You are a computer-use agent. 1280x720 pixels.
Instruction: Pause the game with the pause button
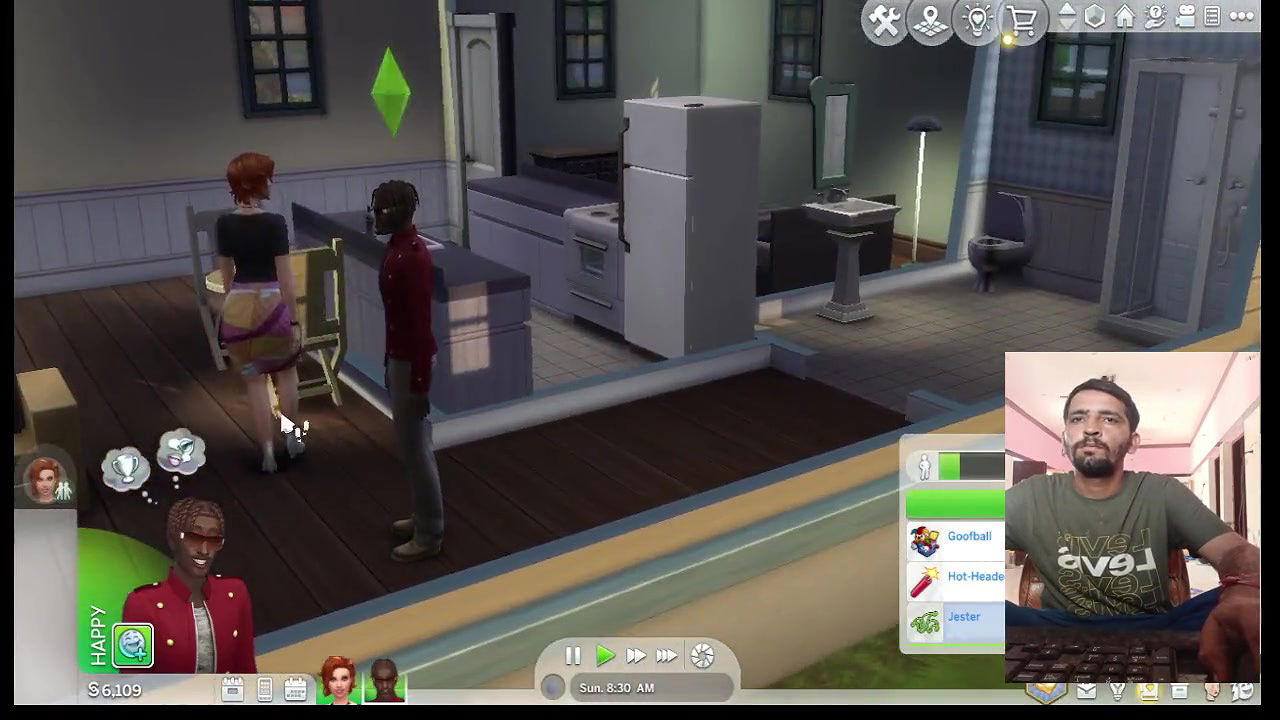coord(572,655)
